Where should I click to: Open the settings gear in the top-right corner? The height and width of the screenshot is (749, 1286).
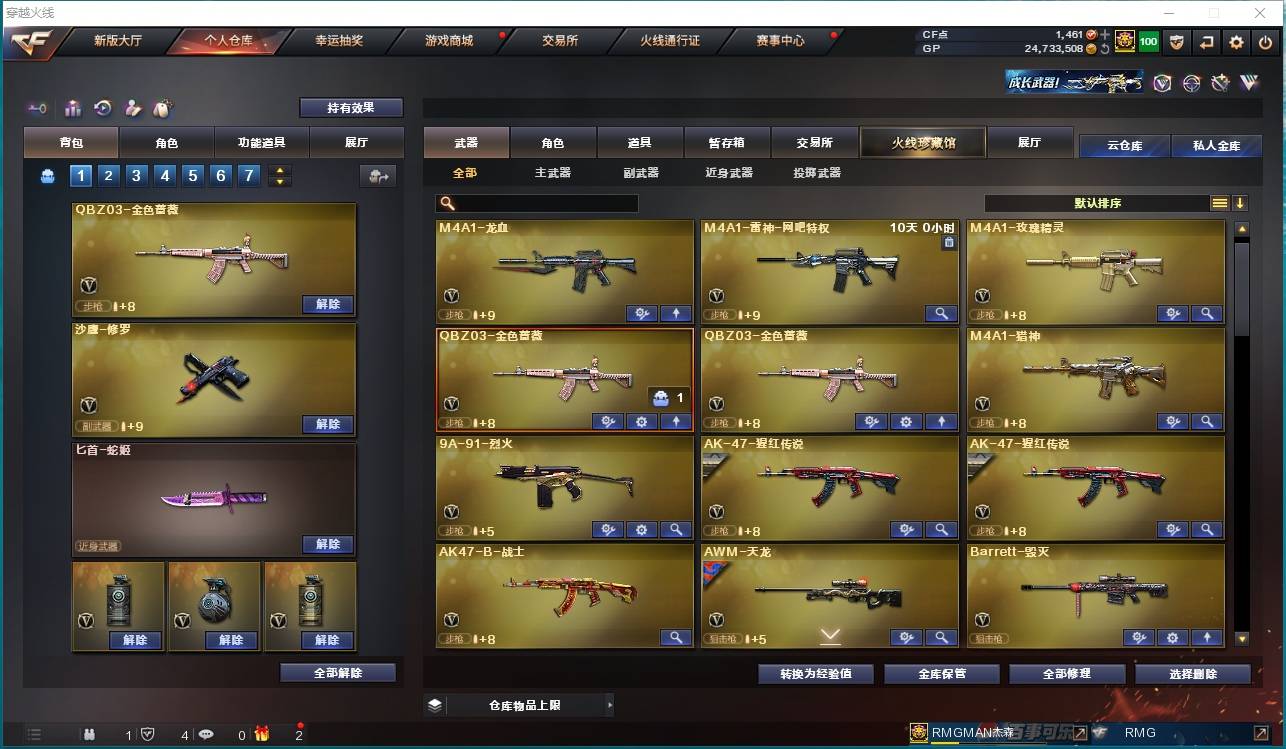pos(1236,42)
